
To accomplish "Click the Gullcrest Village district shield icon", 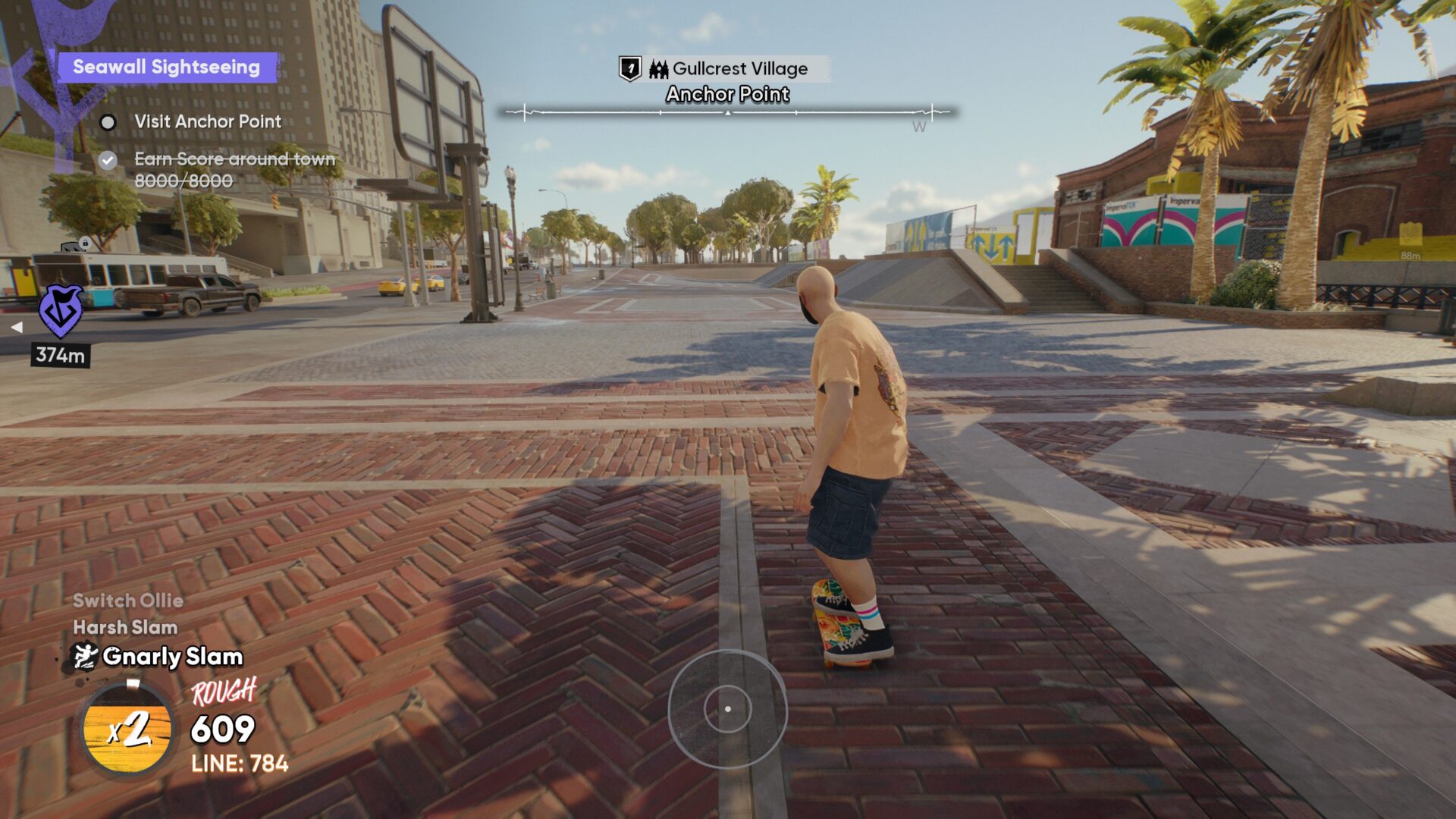I will pos(630,69).
